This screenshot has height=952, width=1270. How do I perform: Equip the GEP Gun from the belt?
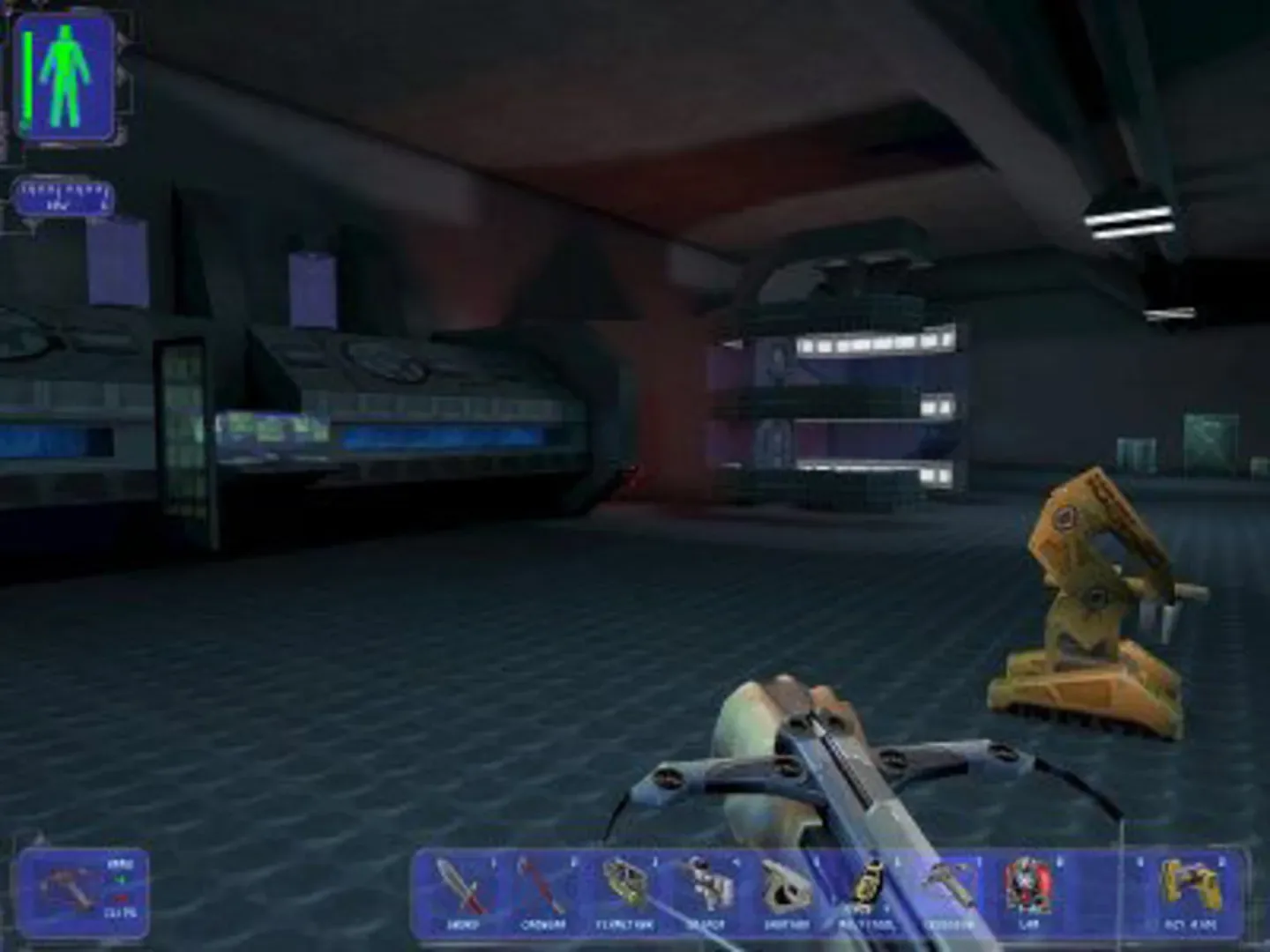click(1188, 886)
